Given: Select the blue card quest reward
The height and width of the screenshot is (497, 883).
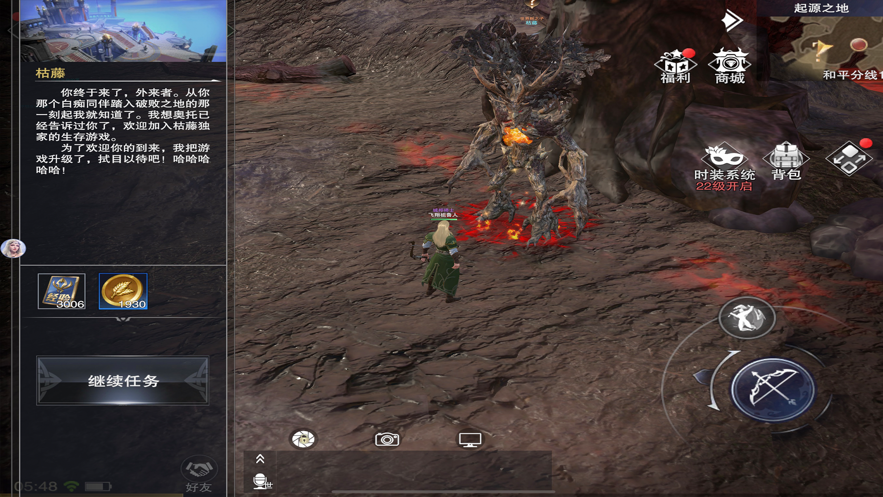Looking at the screenshot, I should click(62, 291).
